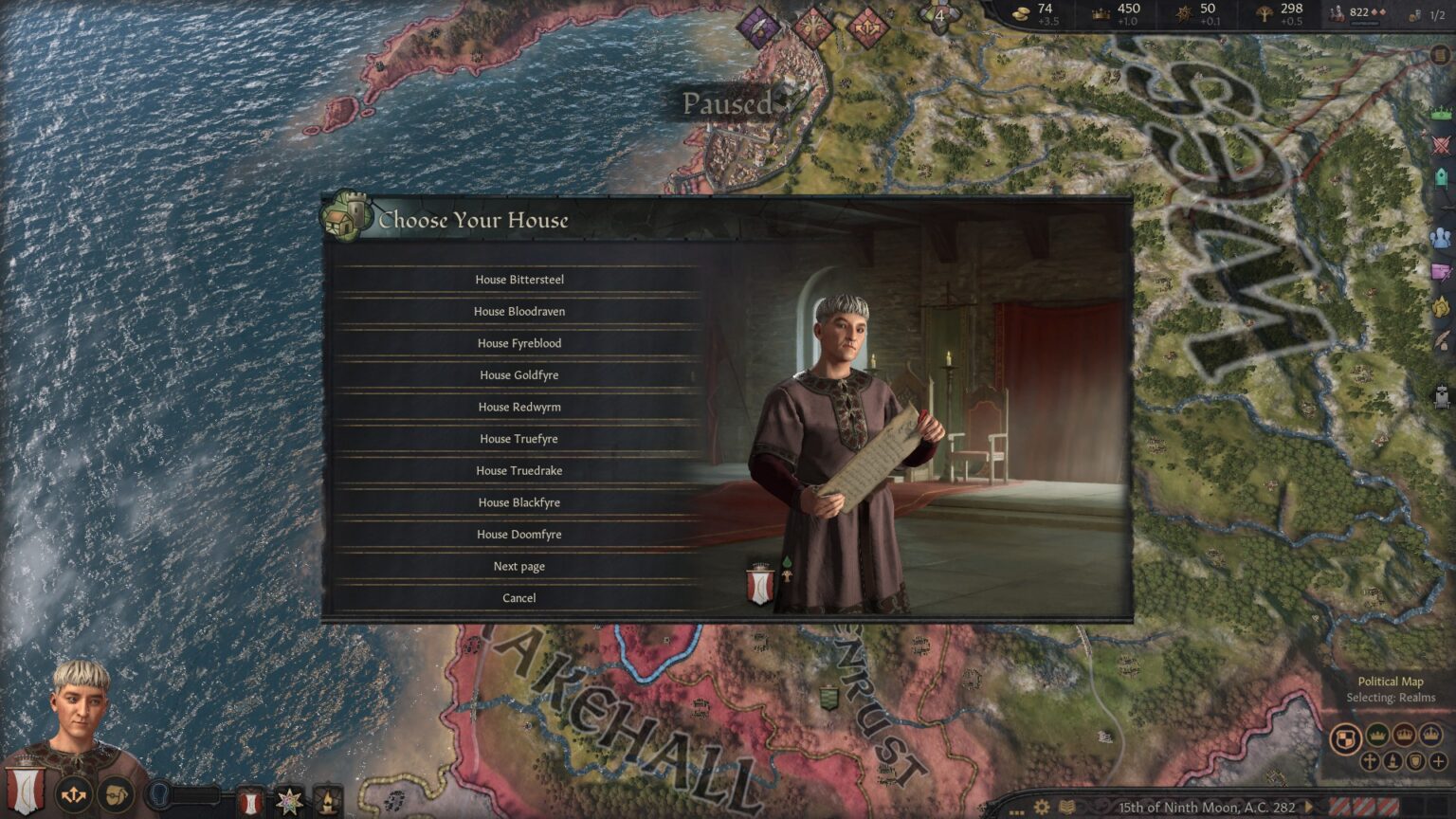1456x819 pixels.
Task: Open the settings gear icon
Action: coord(1042,808)
